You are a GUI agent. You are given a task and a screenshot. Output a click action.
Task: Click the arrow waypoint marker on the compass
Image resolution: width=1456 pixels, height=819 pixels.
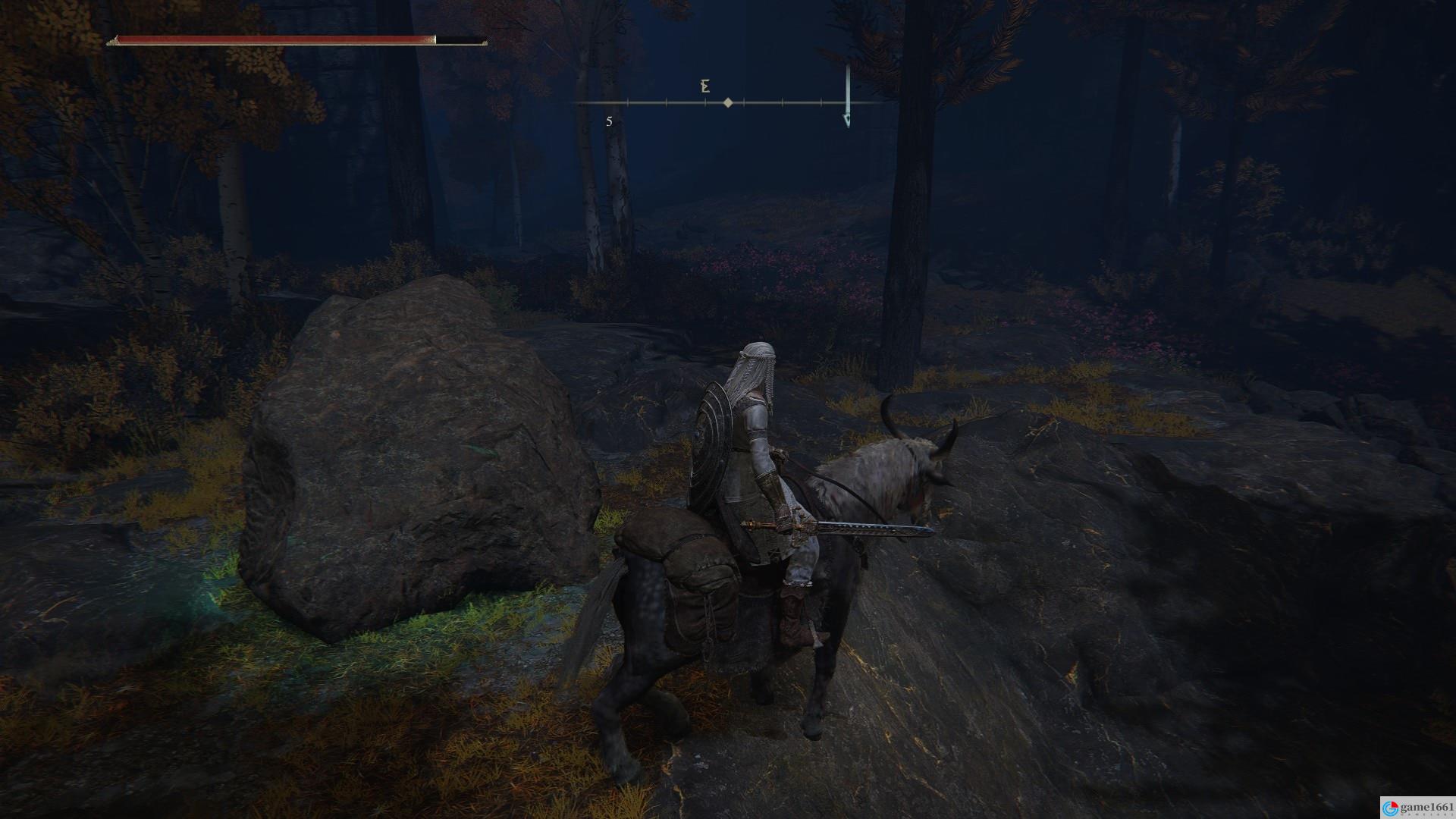847,120
